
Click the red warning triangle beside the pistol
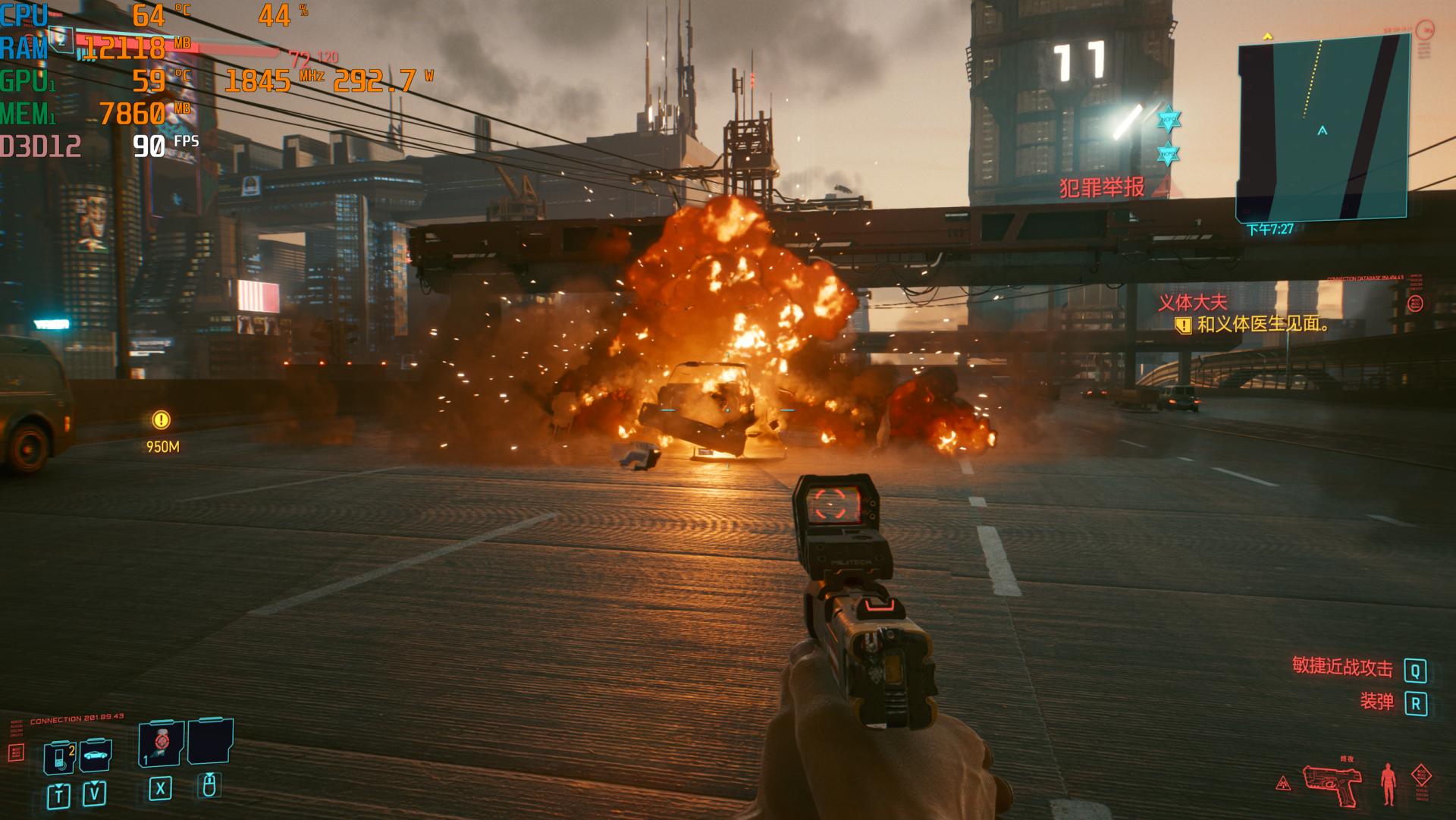click(1283, 783)
